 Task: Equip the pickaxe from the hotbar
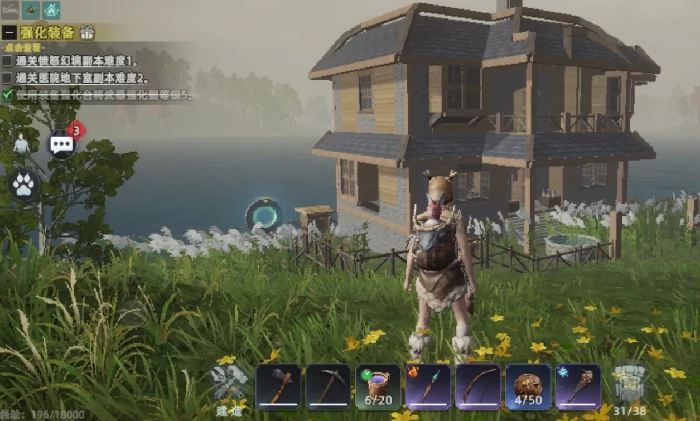click(x=327, y=386)
